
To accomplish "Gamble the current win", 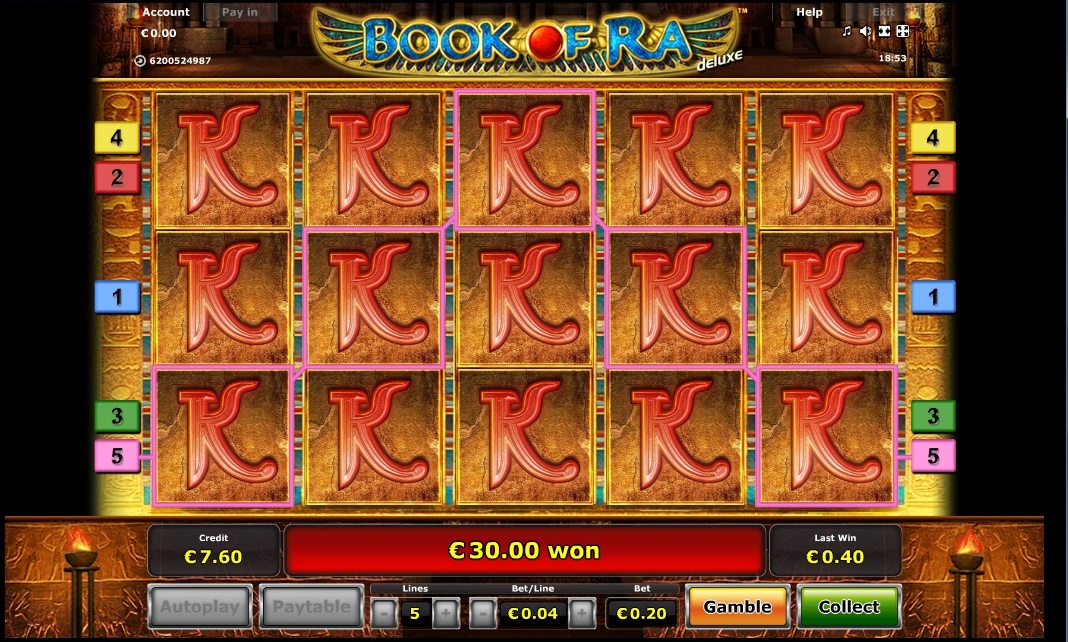I will point(737,607).
